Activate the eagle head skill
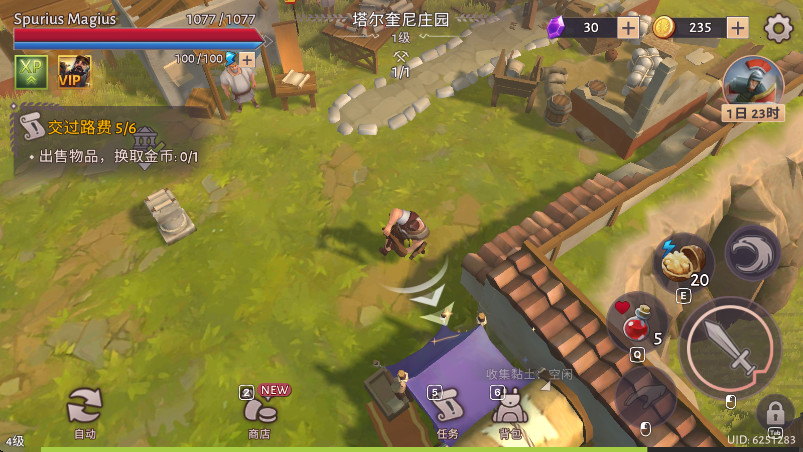 (x=751, y=252)
